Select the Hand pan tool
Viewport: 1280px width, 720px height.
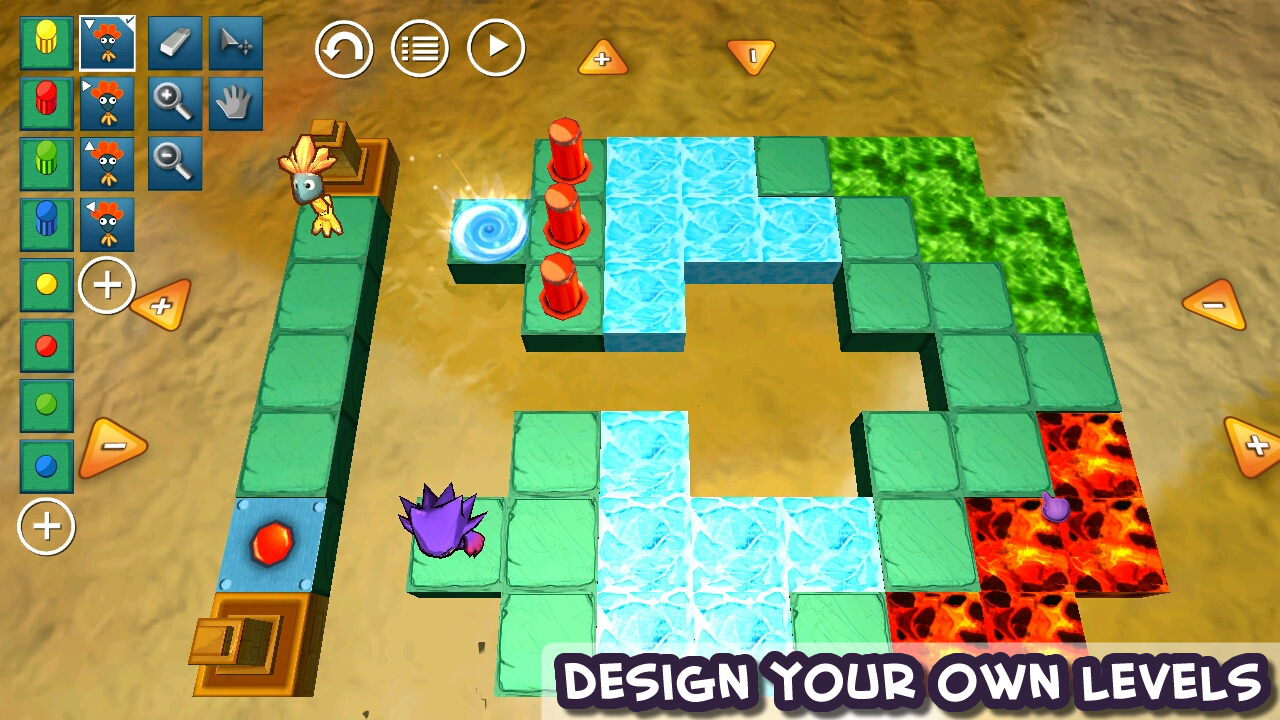pos(235,104)
